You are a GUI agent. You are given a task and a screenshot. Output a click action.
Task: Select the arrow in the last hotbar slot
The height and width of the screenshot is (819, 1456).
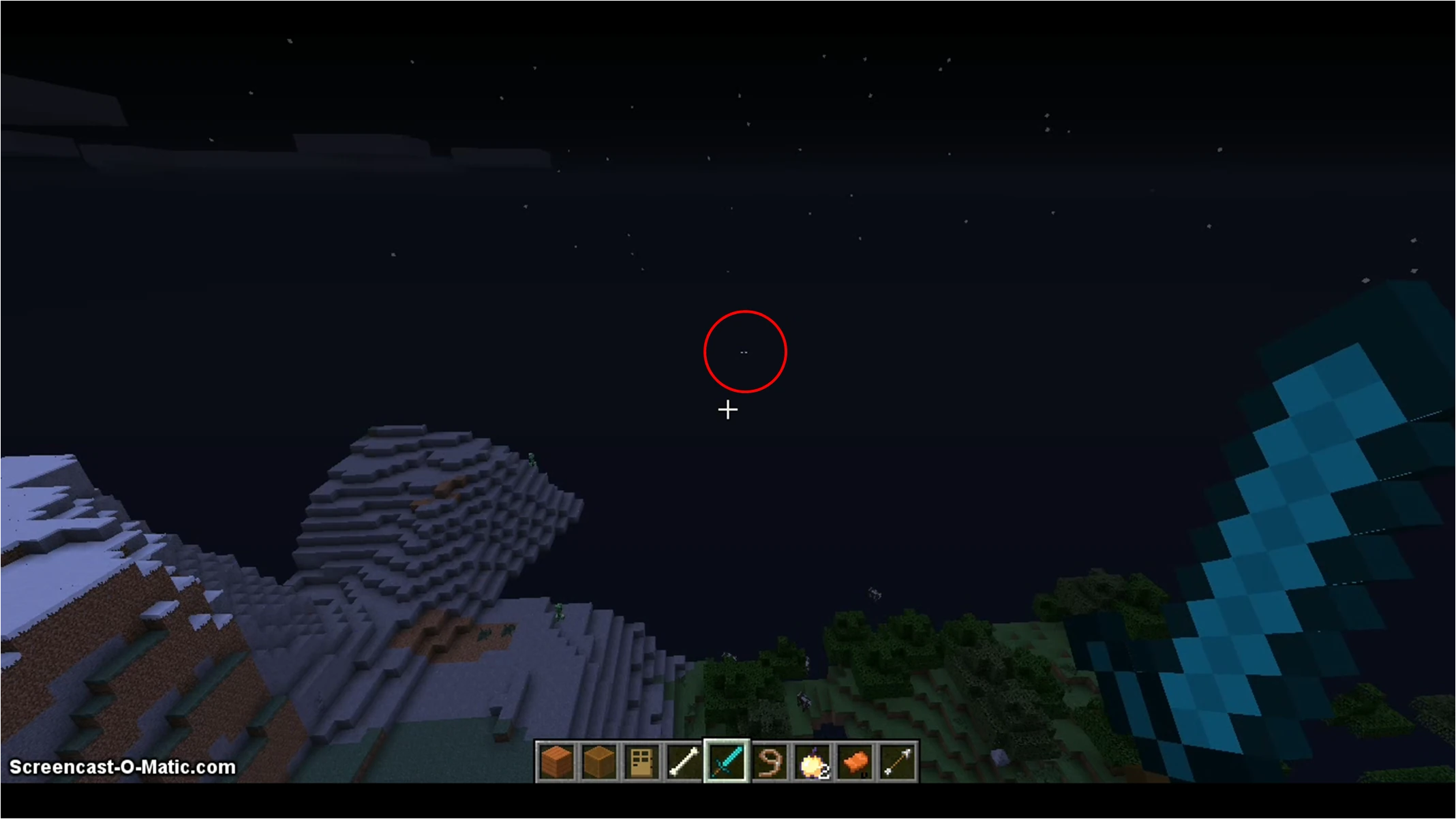(x=900, y=761)
